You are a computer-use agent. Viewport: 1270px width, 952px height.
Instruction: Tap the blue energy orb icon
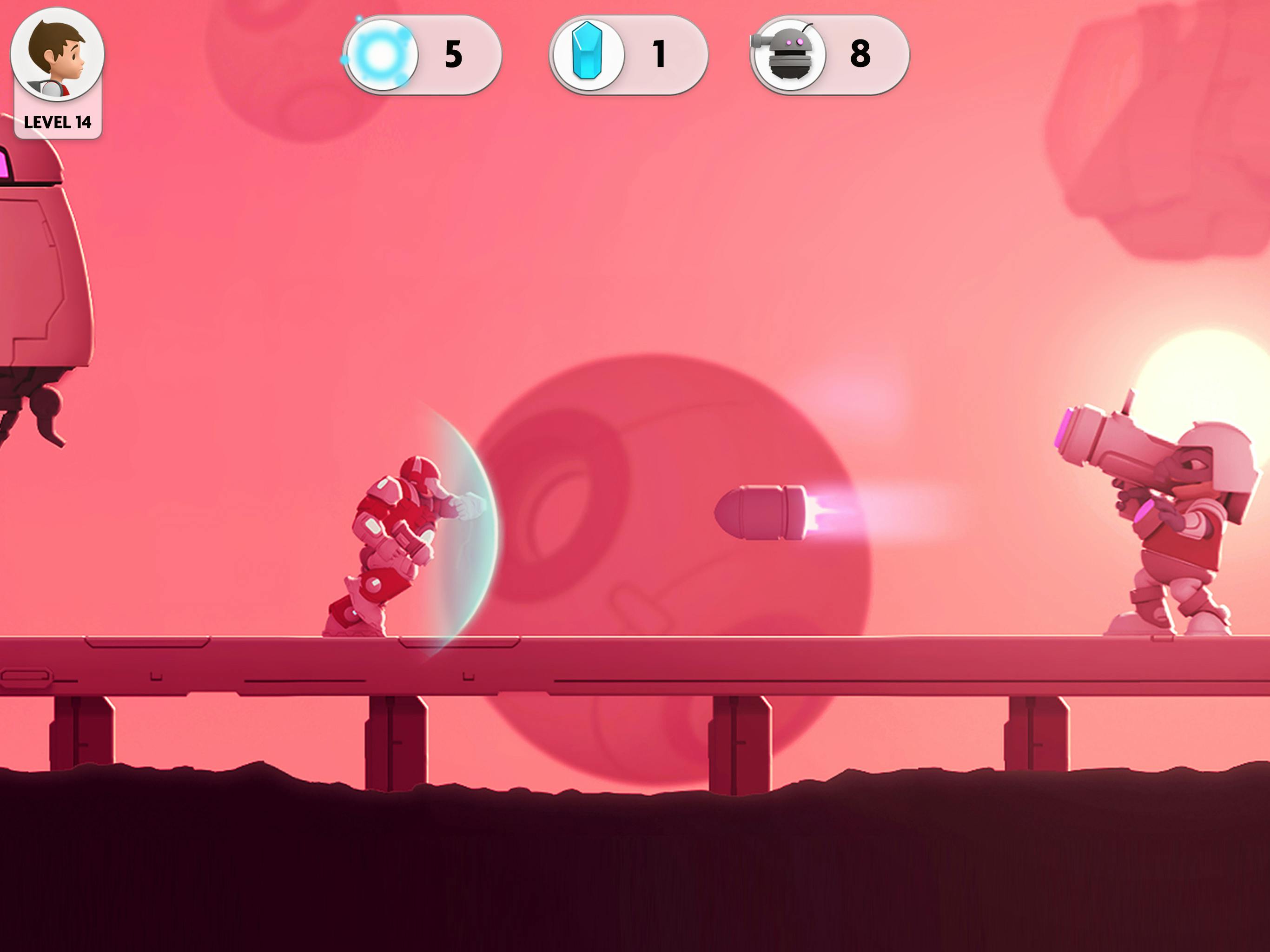coord(381,55)
